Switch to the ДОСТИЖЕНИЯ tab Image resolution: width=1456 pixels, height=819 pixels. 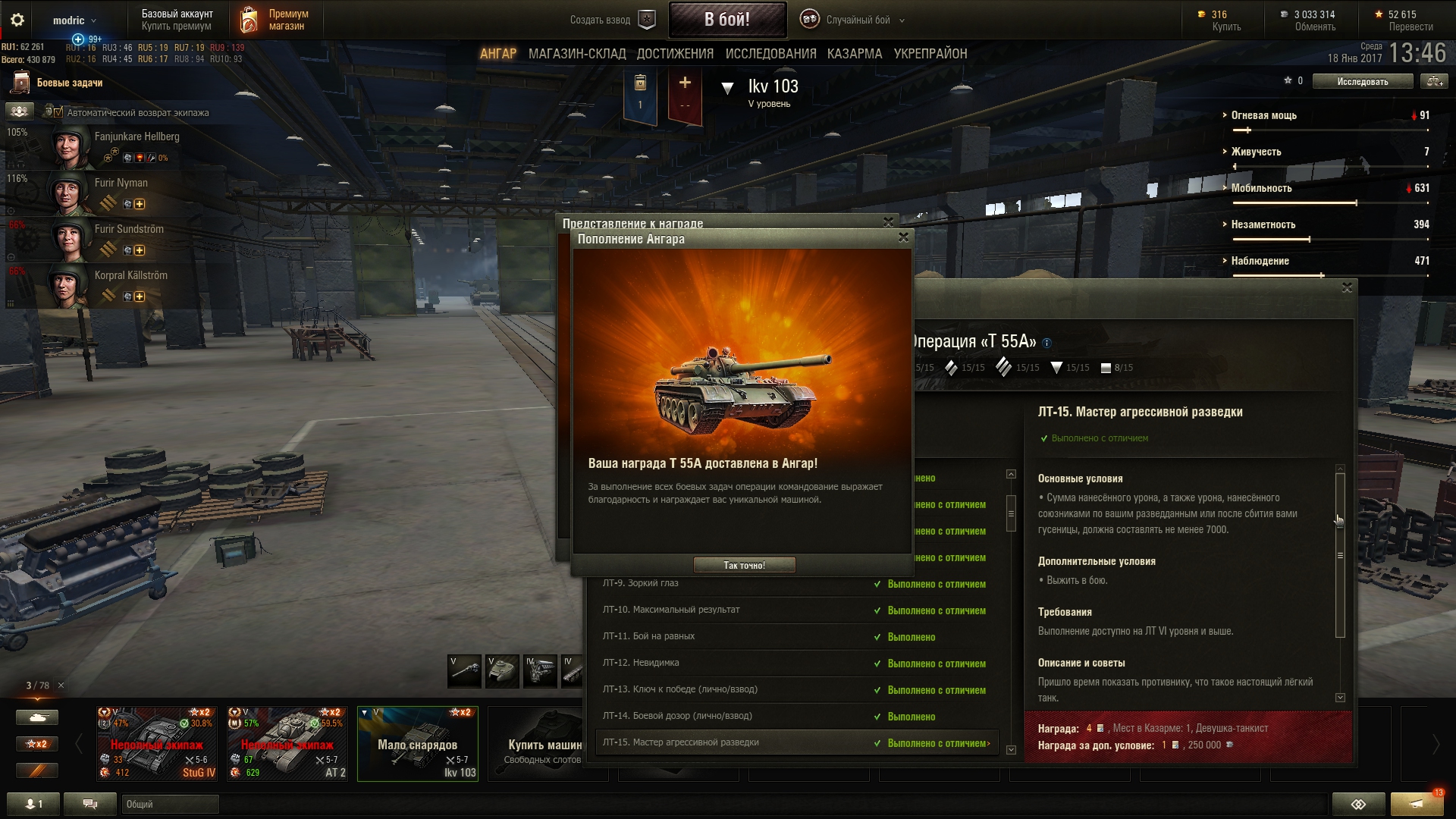click(675, 54)
